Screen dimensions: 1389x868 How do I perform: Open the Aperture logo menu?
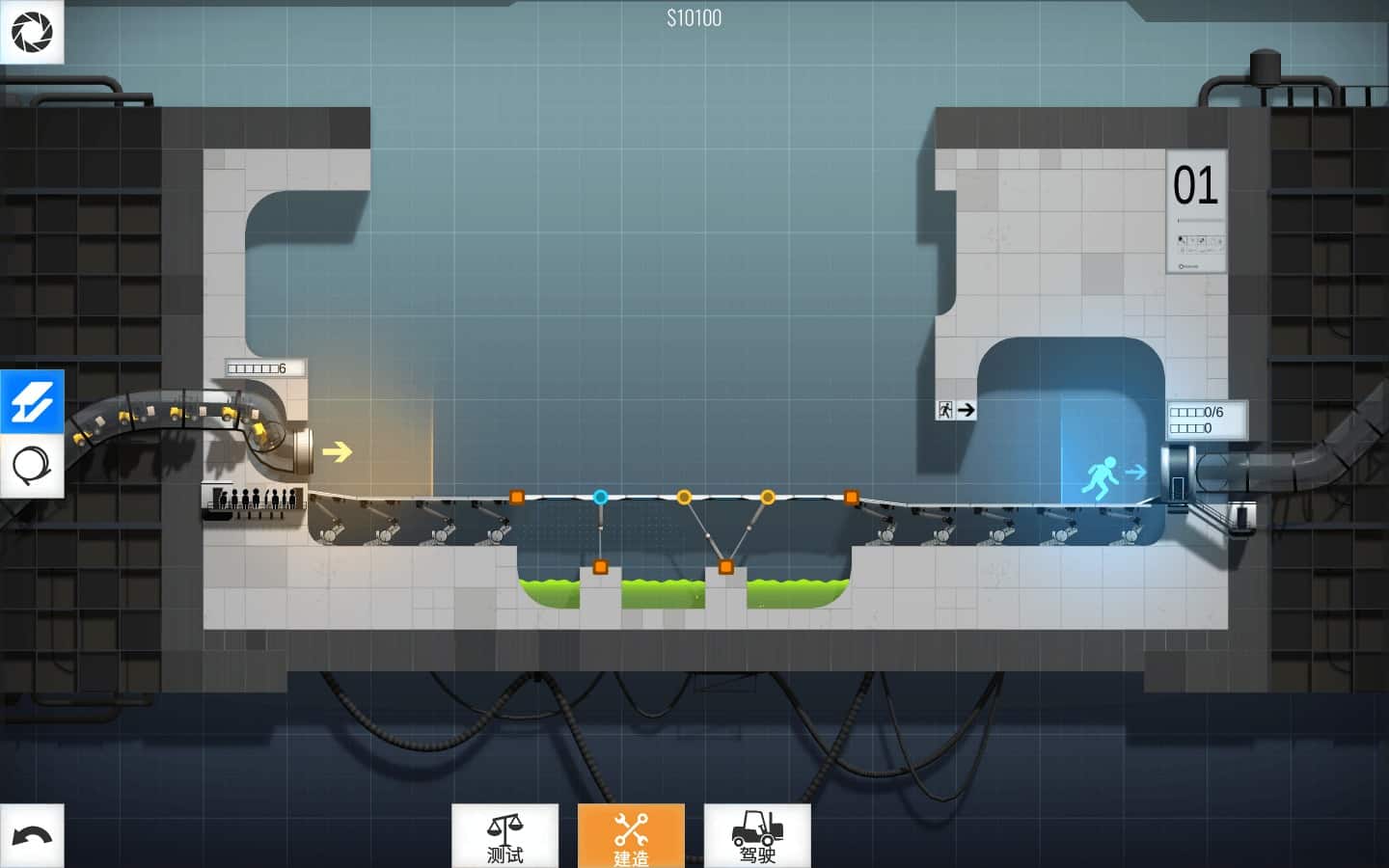click(x=32, y=32)
